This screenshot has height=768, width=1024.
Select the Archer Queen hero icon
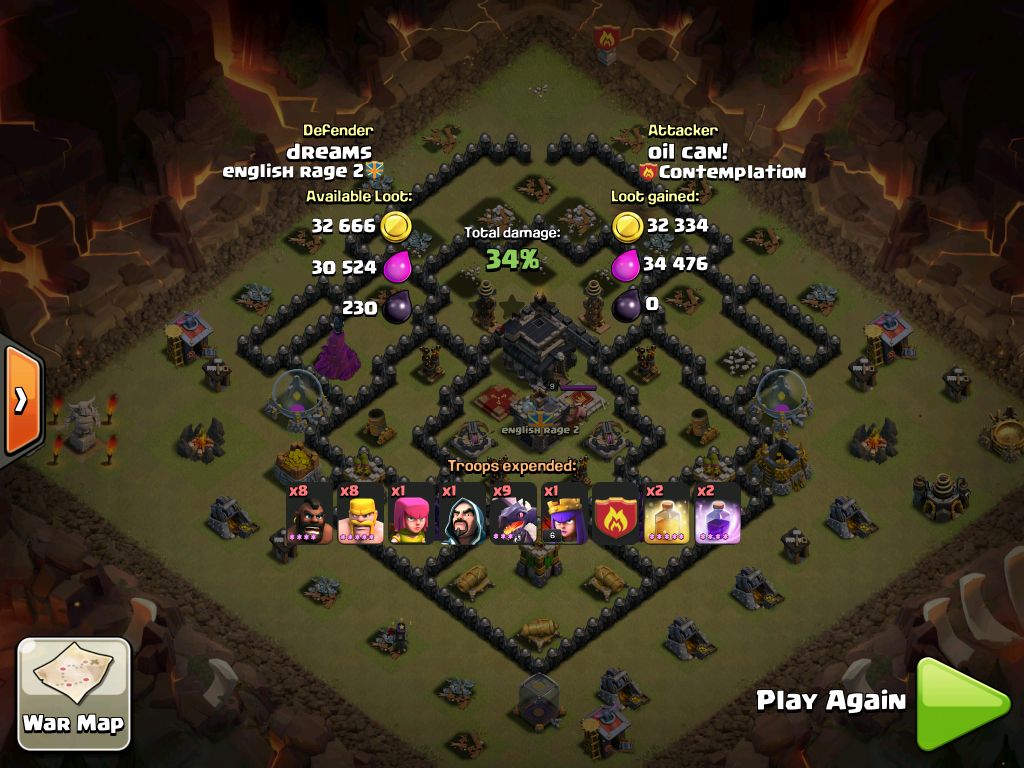pyautogui.click(x=564, y=514)
